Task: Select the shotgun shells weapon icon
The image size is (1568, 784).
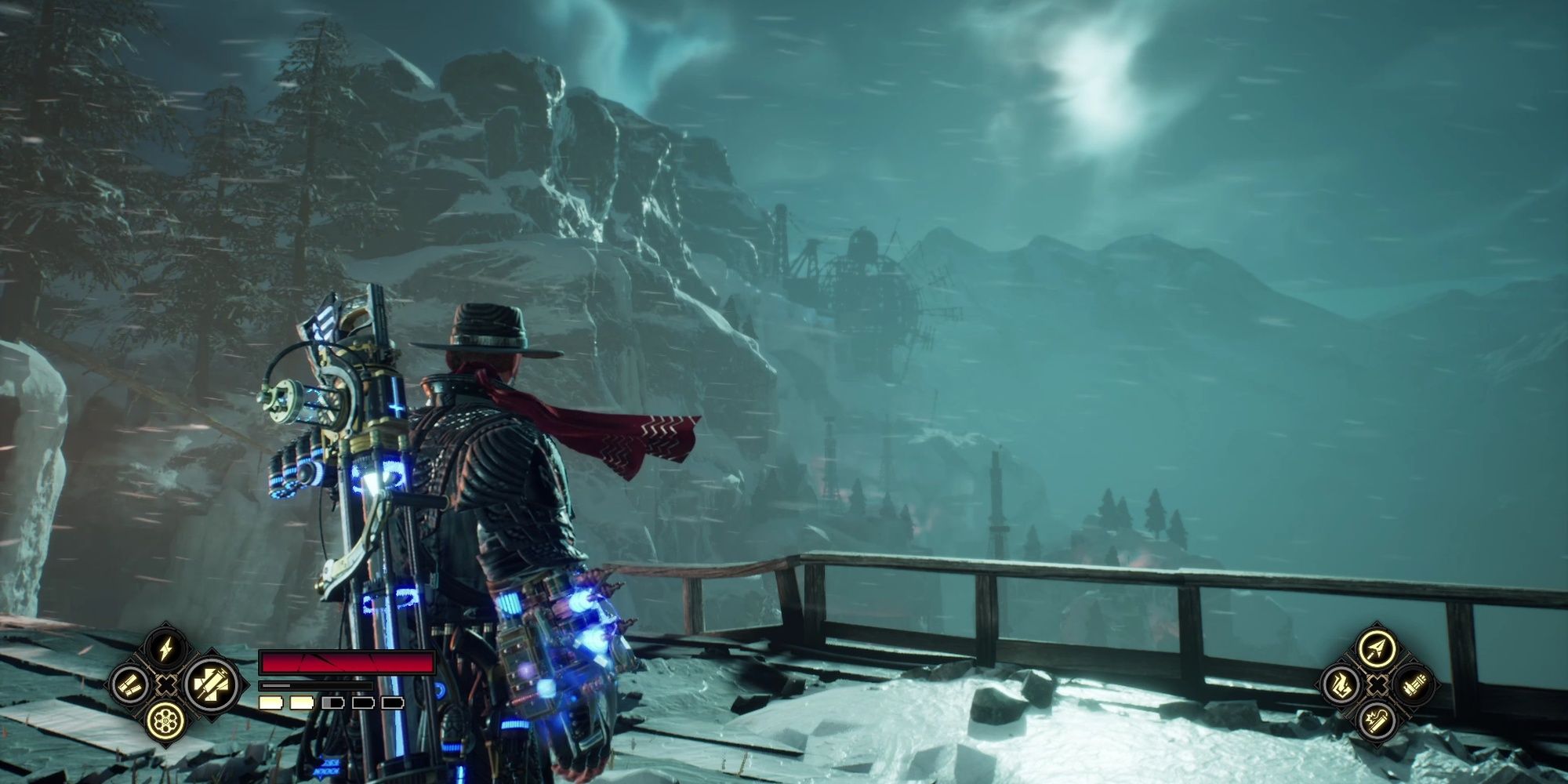Action: [x=130, y=685]
